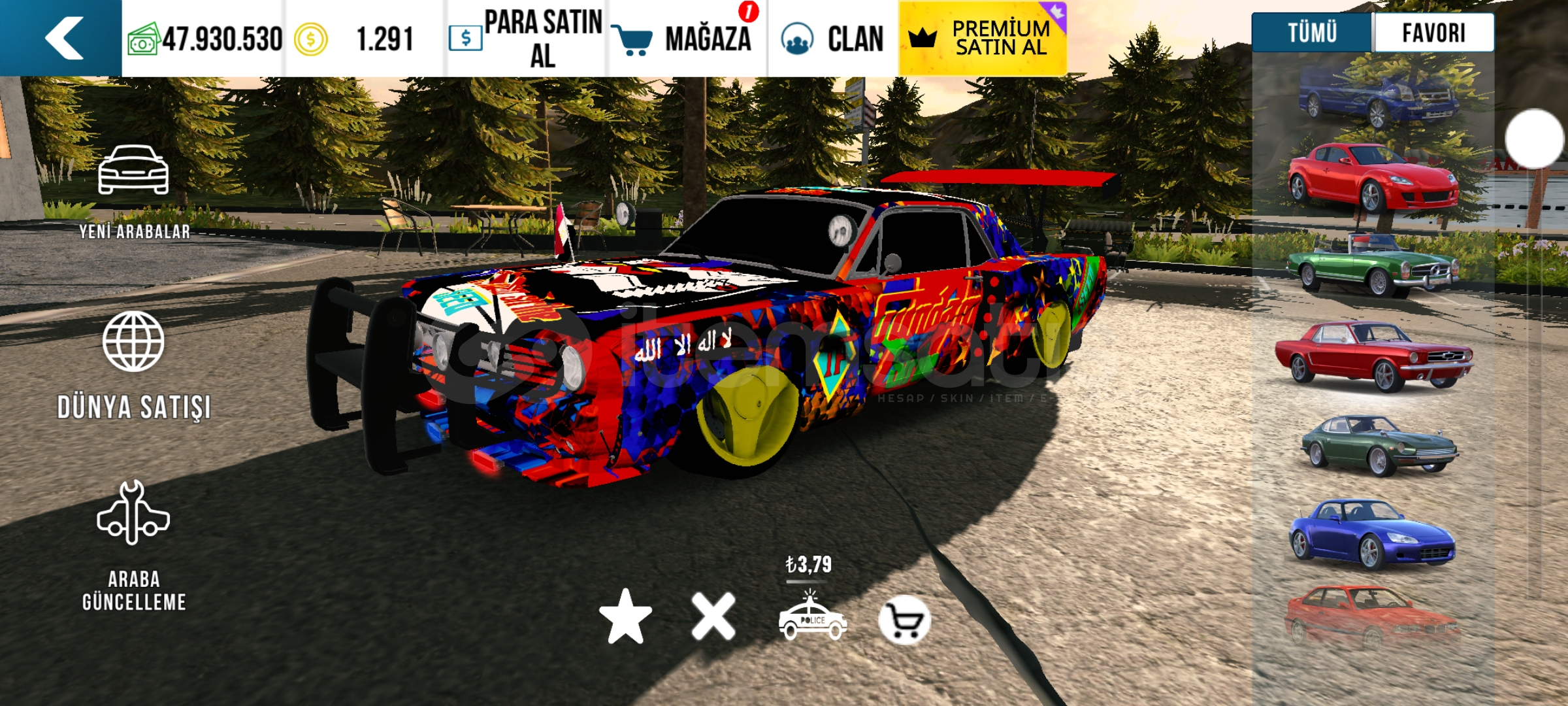Mark car as favorite with star icon
Viewport: 1568px width, 706px height.
(625, 616)
